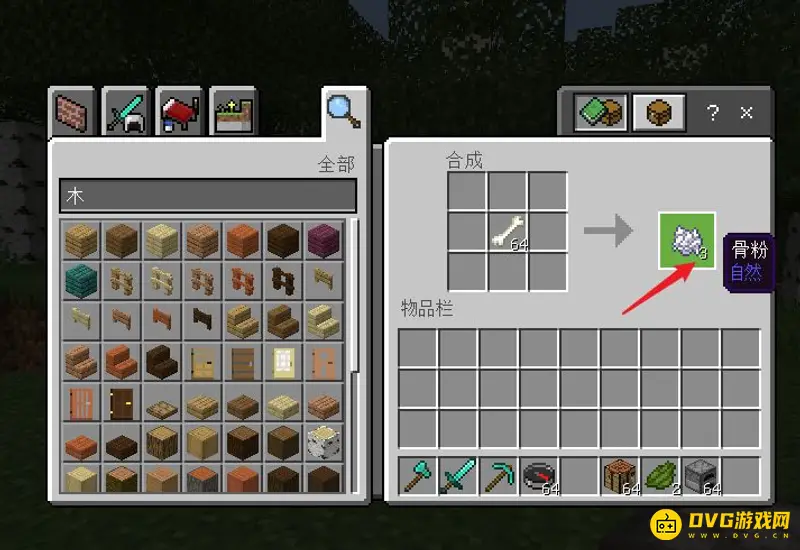Close the crafting screen with the X
This screenshot has width=800, height=550.
746,112
